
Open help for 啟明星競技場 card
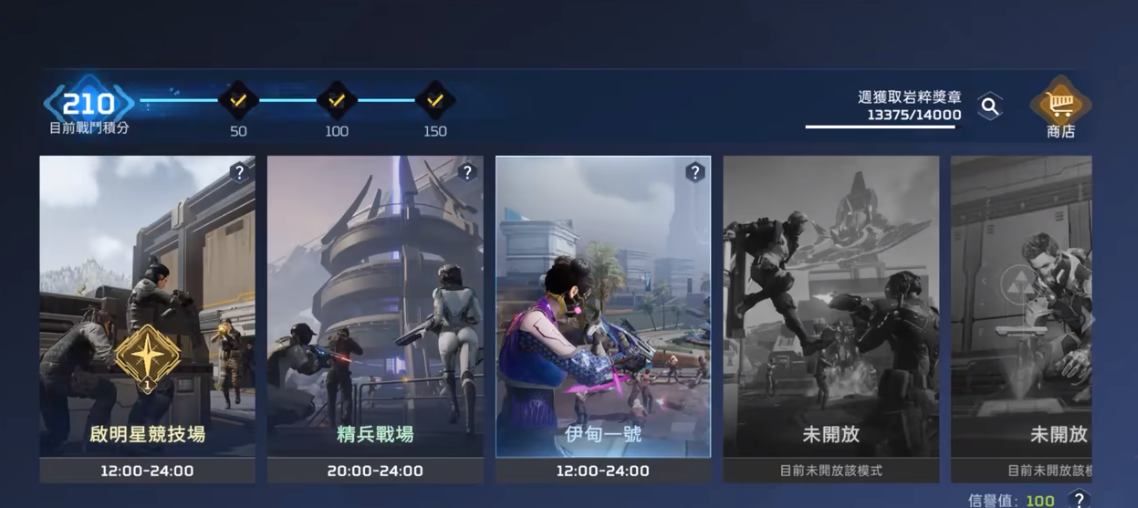coord(238,172)
